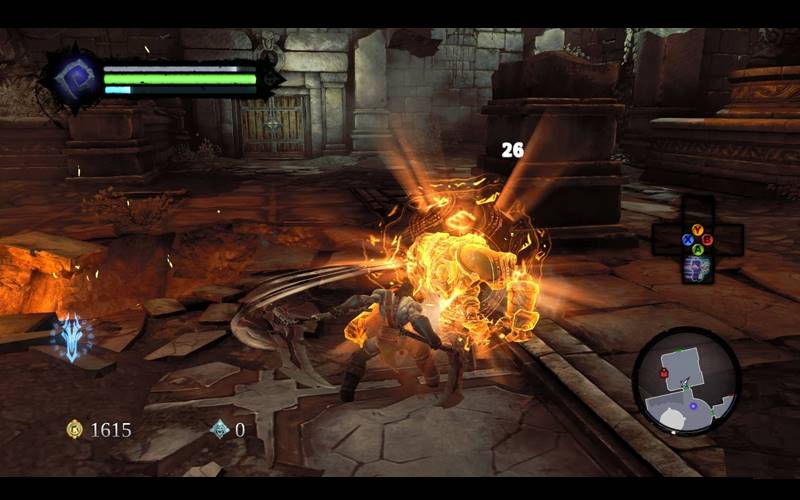Select the glowing item slot below the D-pad
Viewport: 800px width, 500px height.
pos(697,267)
